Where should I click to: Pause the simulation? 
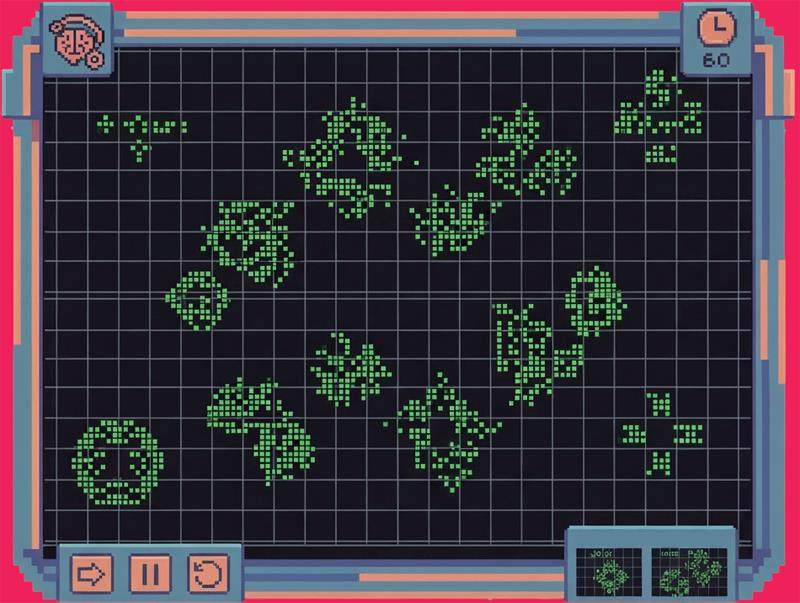tap(150, 573)
